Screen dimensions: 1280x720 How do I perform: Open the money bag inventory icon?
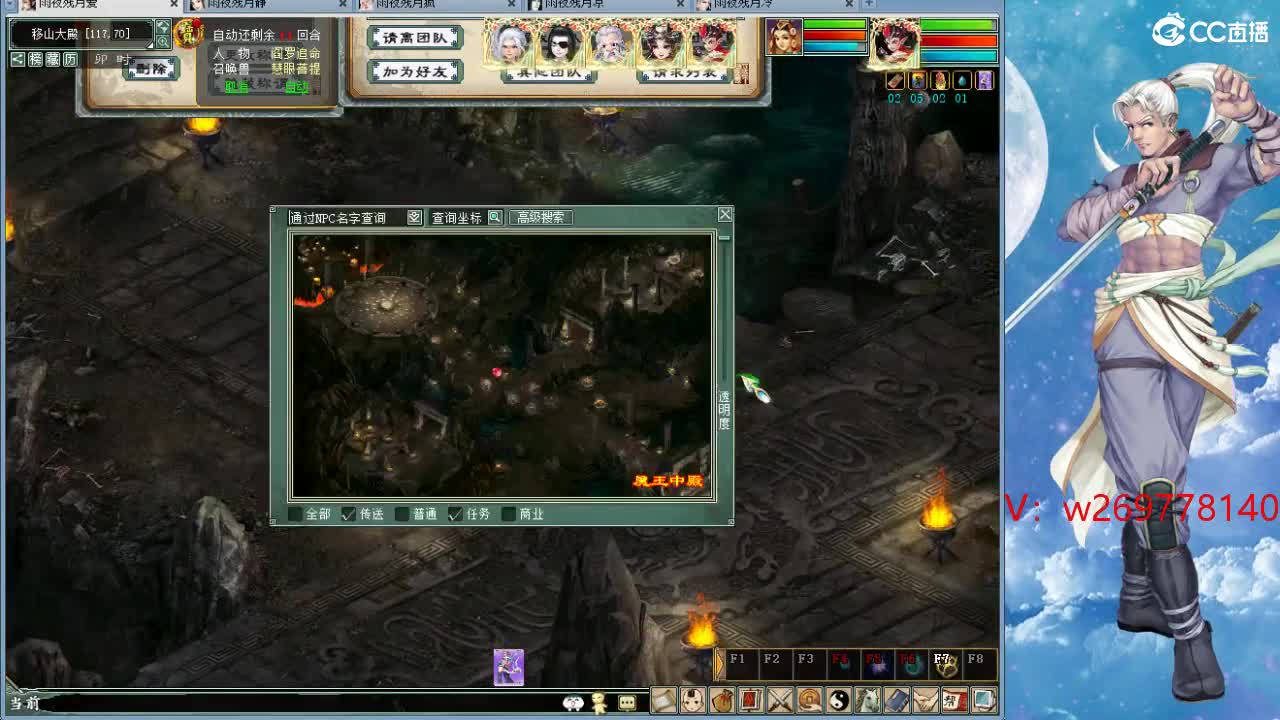[x=722, y=700]
